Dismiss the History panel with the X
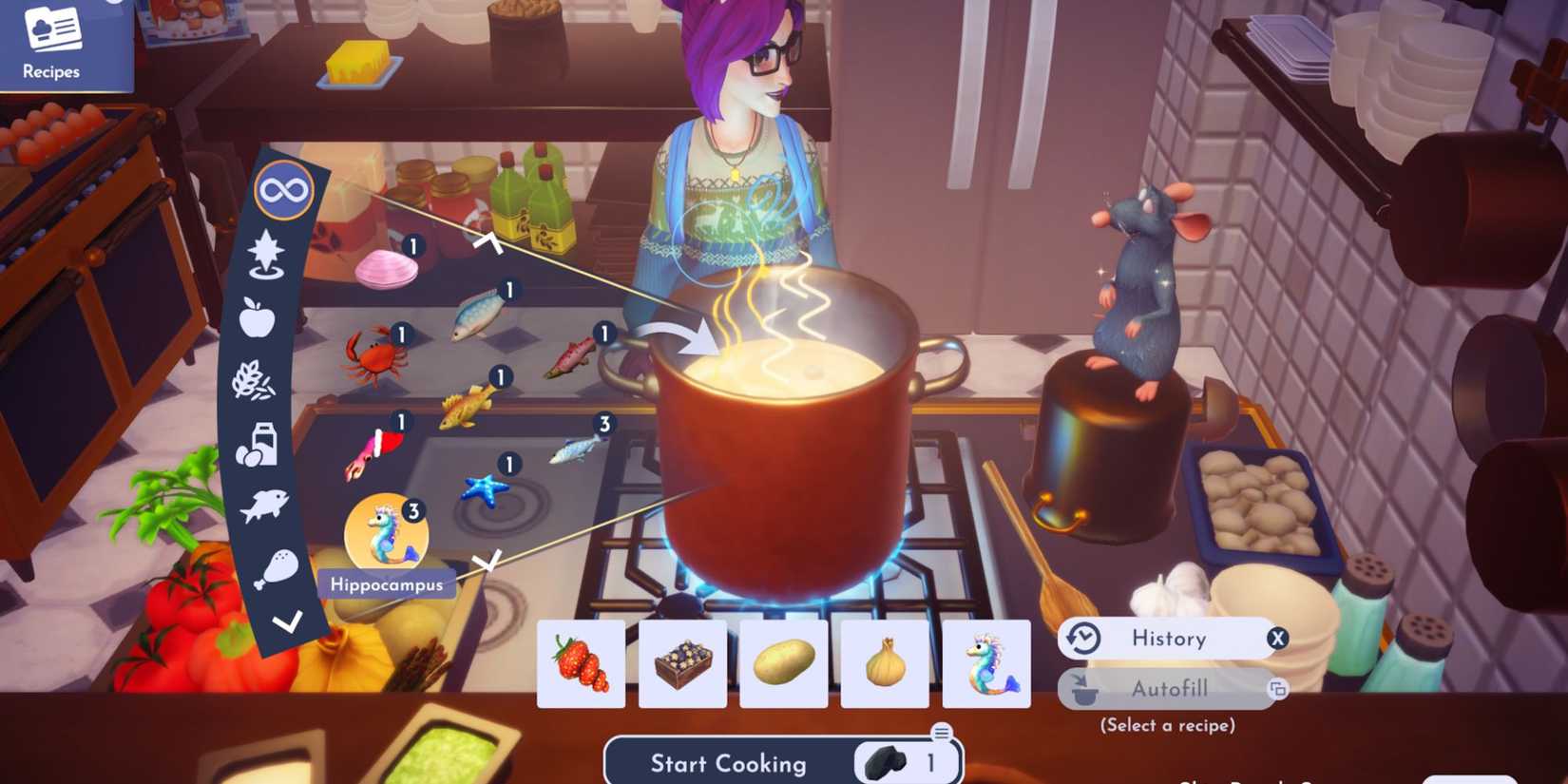The width and height of the screenshot is (1568, 784). (1277, 638)
